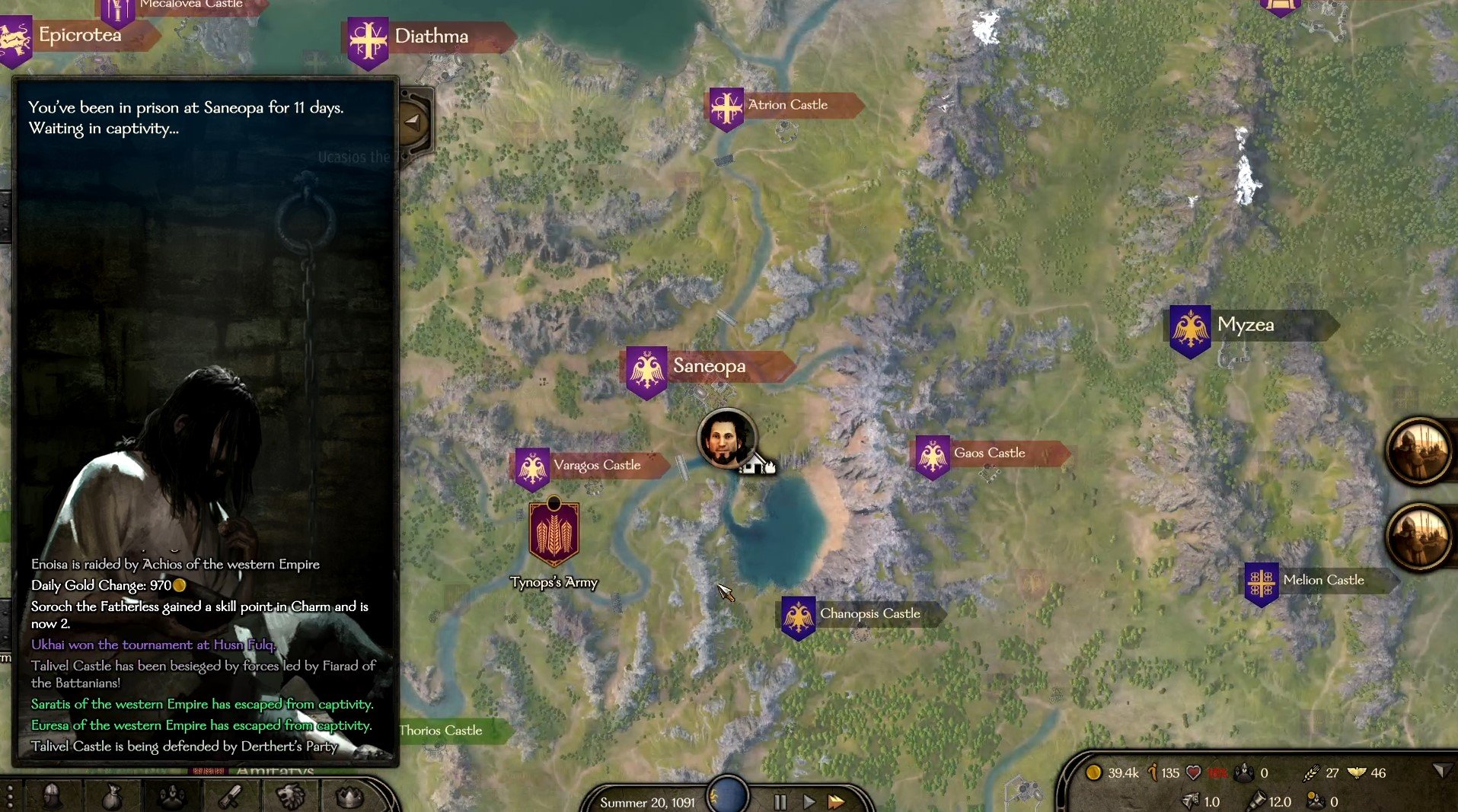
Task: Expand the side panel via the left chevron
Action: 413,123
